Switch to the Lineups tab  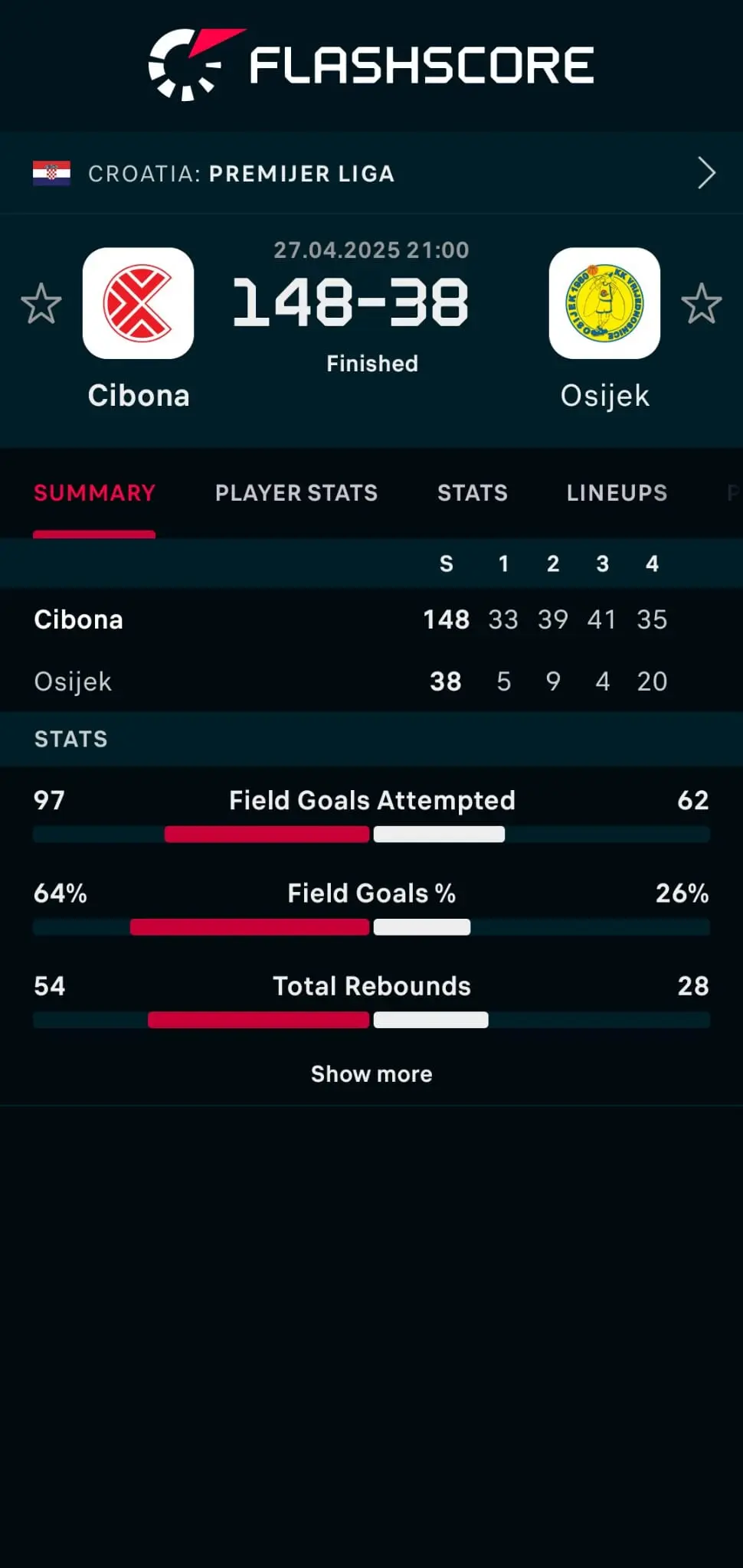click(x=617, y=493)
